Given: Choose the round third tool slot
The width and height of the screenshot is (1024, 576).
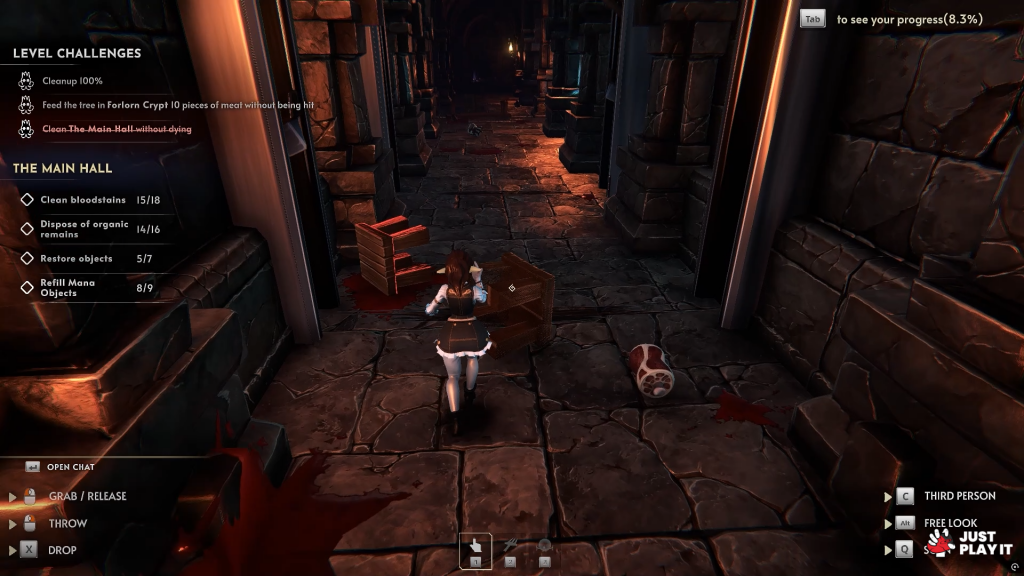Looking at the screenshot, I should pos(544,549).
